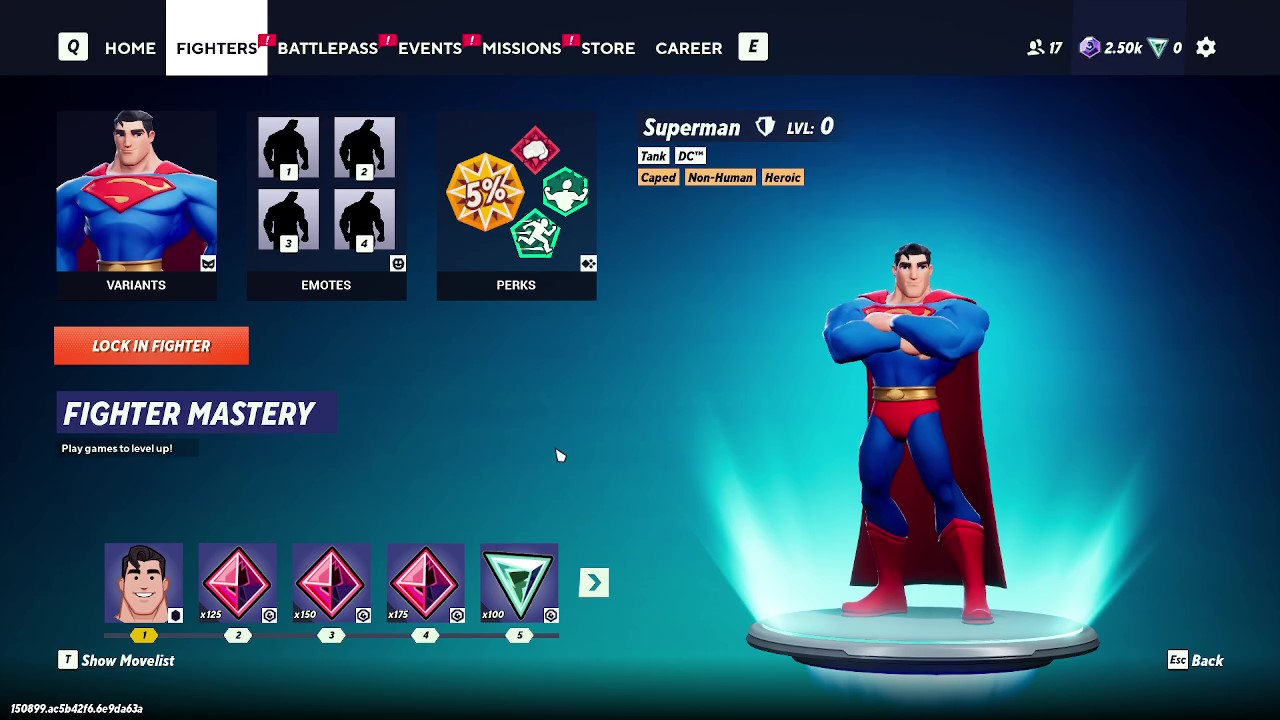The height and width of the screenshot is (720, 1280).
Task: Show Movelist for Superman
Action: tap(116, 660)
